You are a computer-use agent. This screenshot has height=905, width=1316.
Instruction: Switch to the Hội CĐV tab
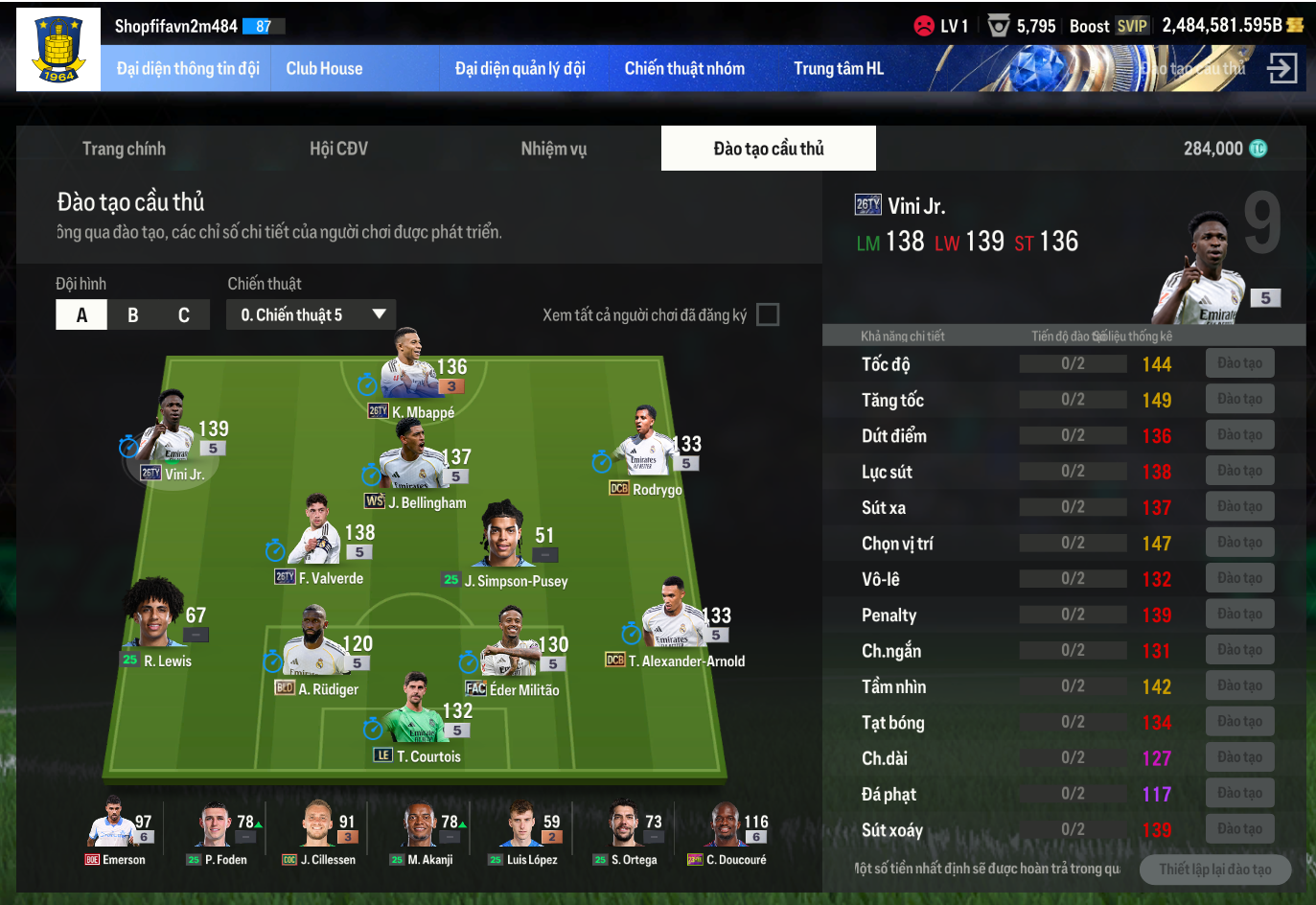click(x=338, y=149)
